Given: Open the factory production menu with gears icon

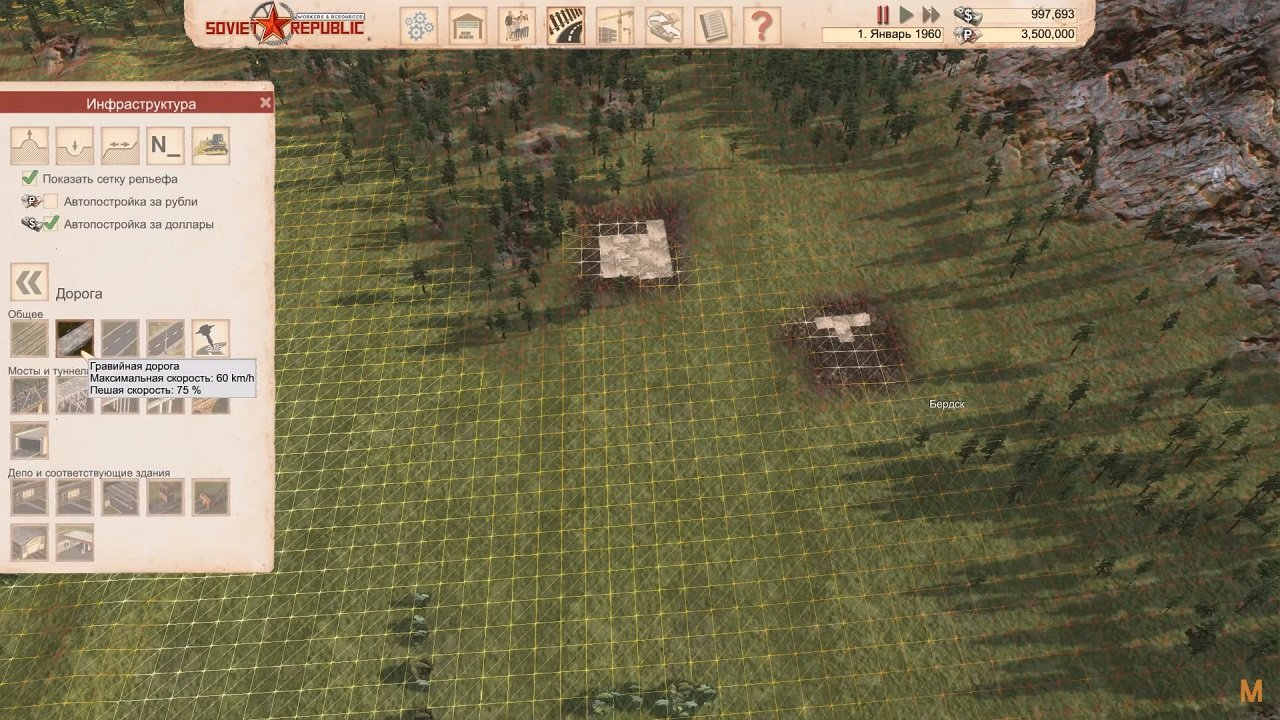Looking at the screenshot, I should pyautogui.click(x=418, y=24).
